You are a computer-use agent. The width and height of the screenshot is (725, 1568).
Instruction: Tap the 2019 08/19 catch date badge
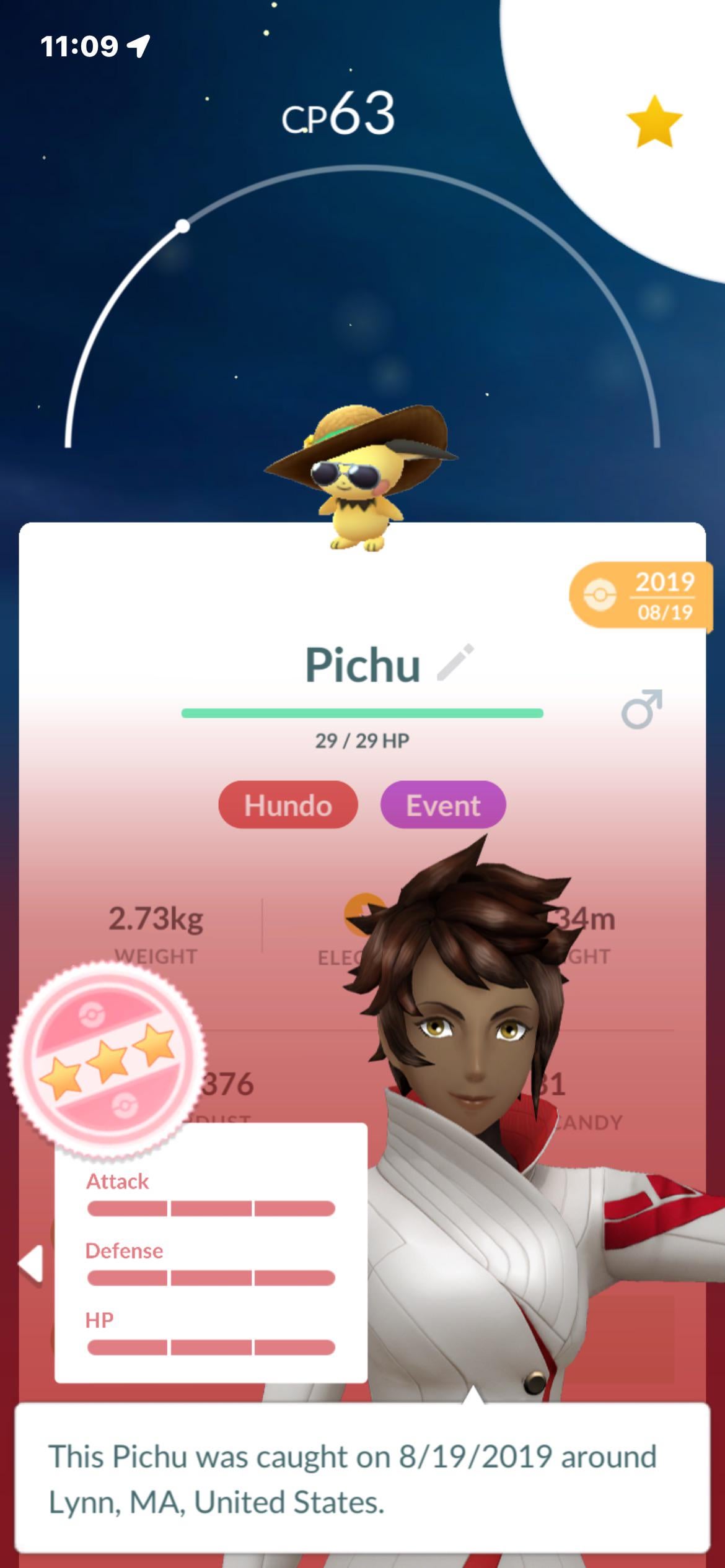click(x=641, y=595)
